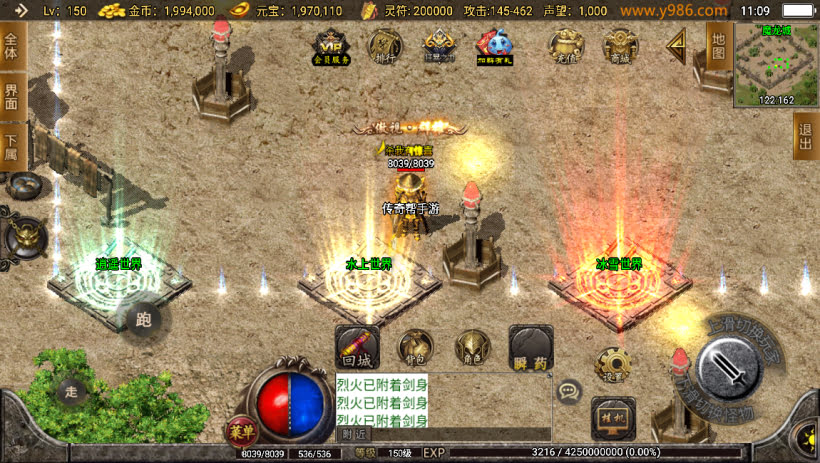
Task: Open the 地图 map button
Action: point(717,46)
